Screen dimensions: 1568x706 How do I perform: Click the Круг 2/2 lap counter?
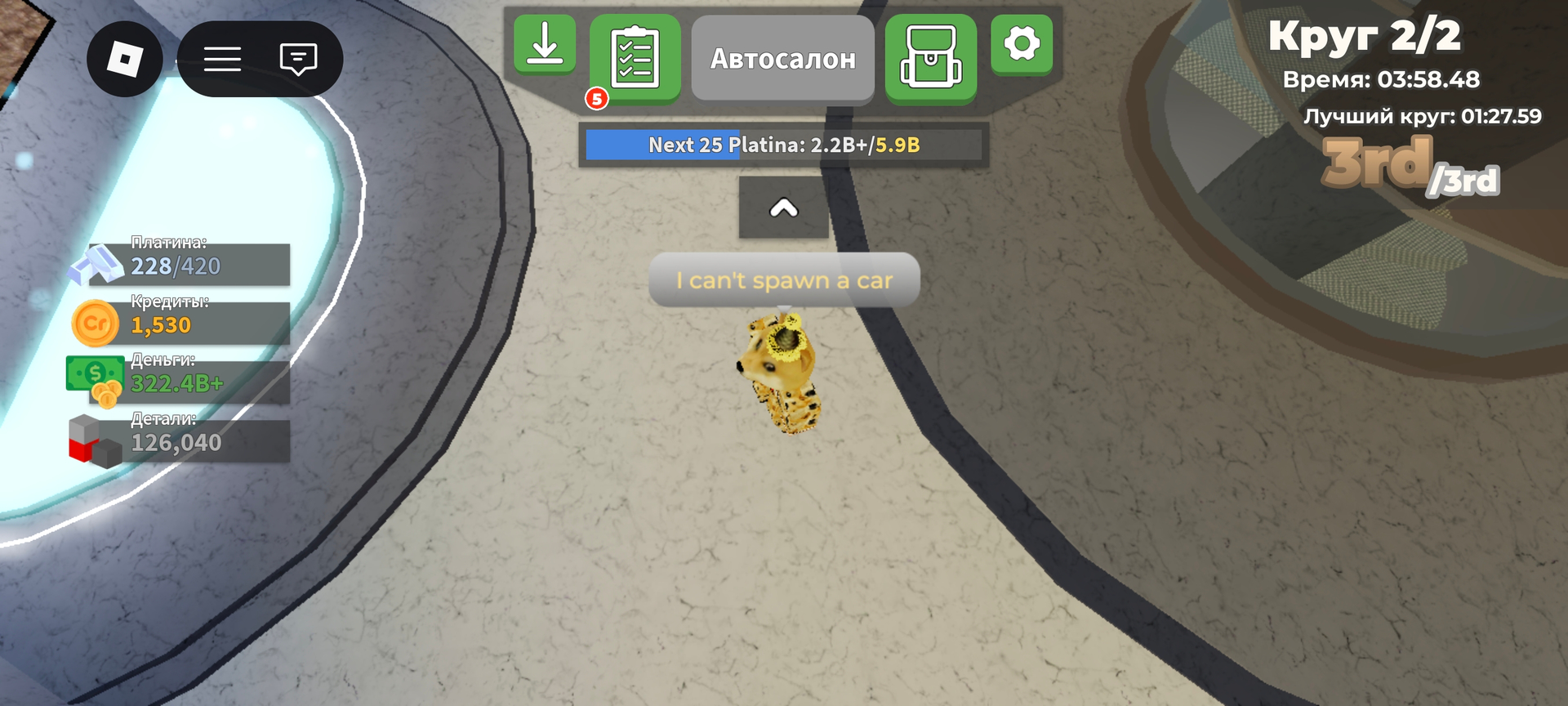click(1366, 36)
